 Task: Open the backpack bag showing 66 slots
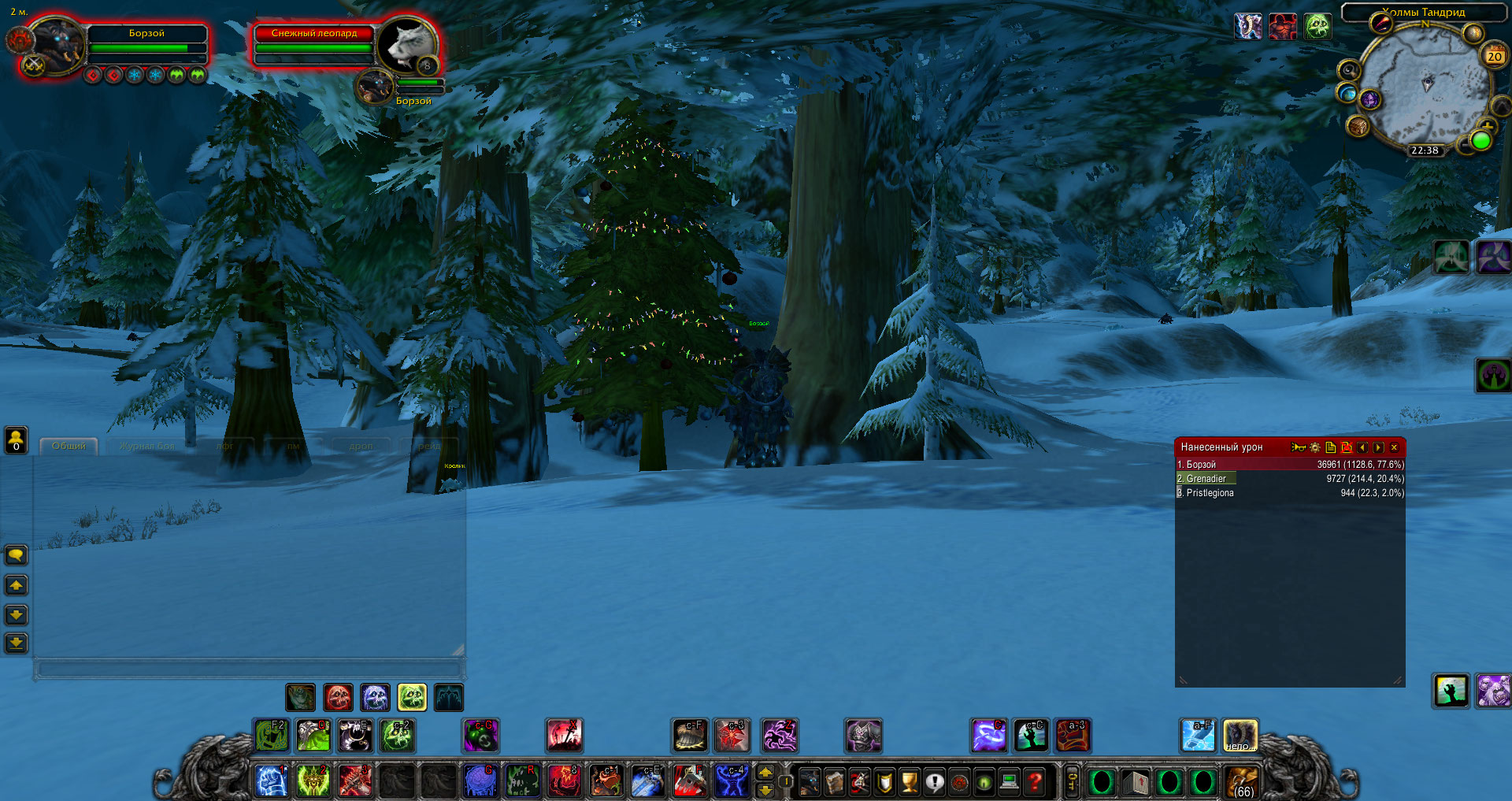coord(1243,782)
